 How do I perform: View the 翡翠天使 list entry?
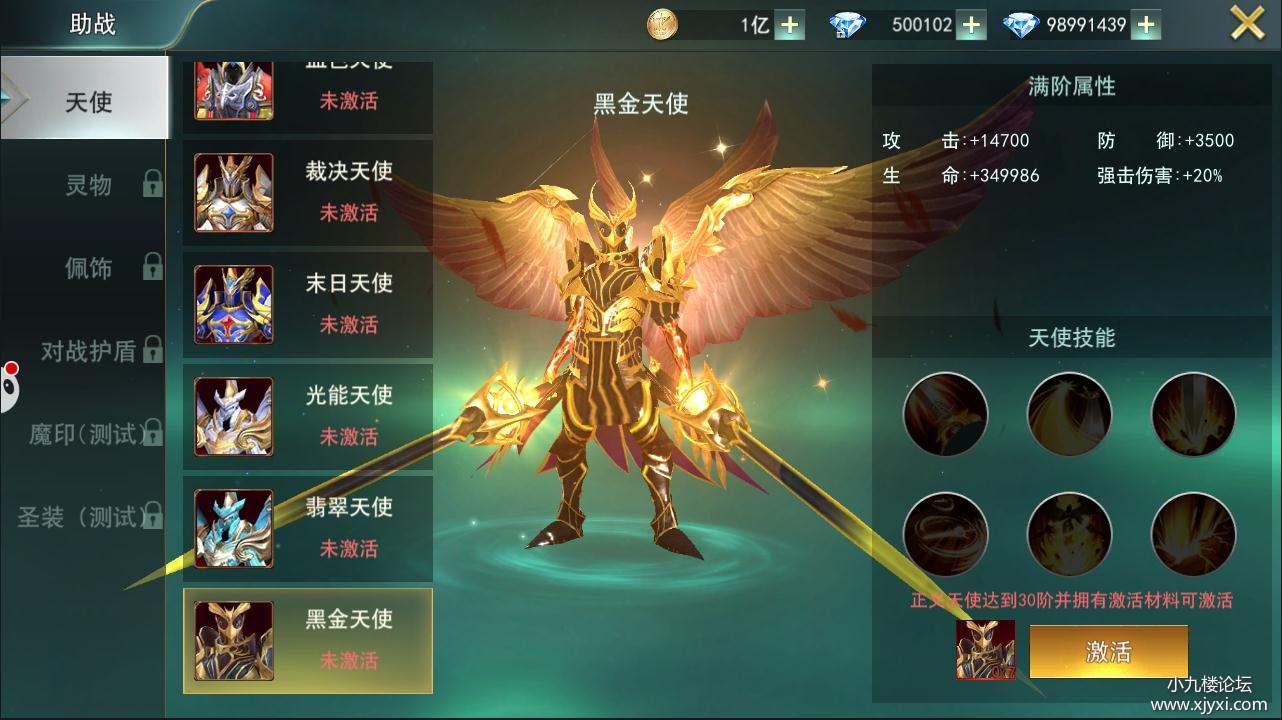233,527
